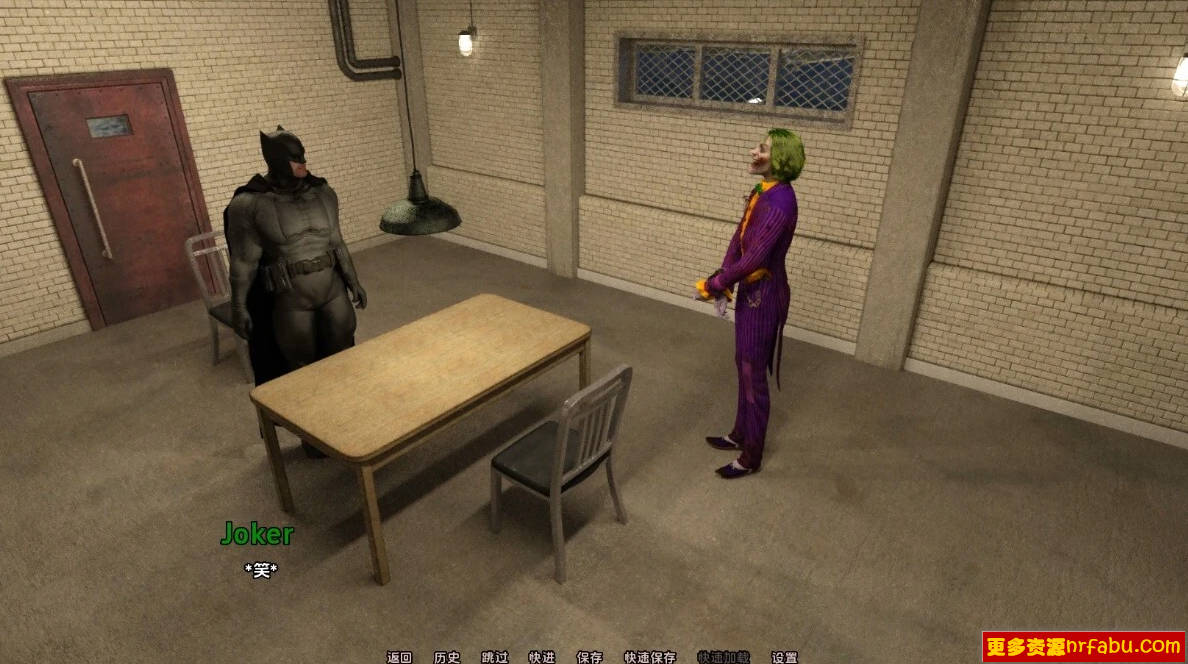Open the 保存 (Save) screen

(590, 657)
